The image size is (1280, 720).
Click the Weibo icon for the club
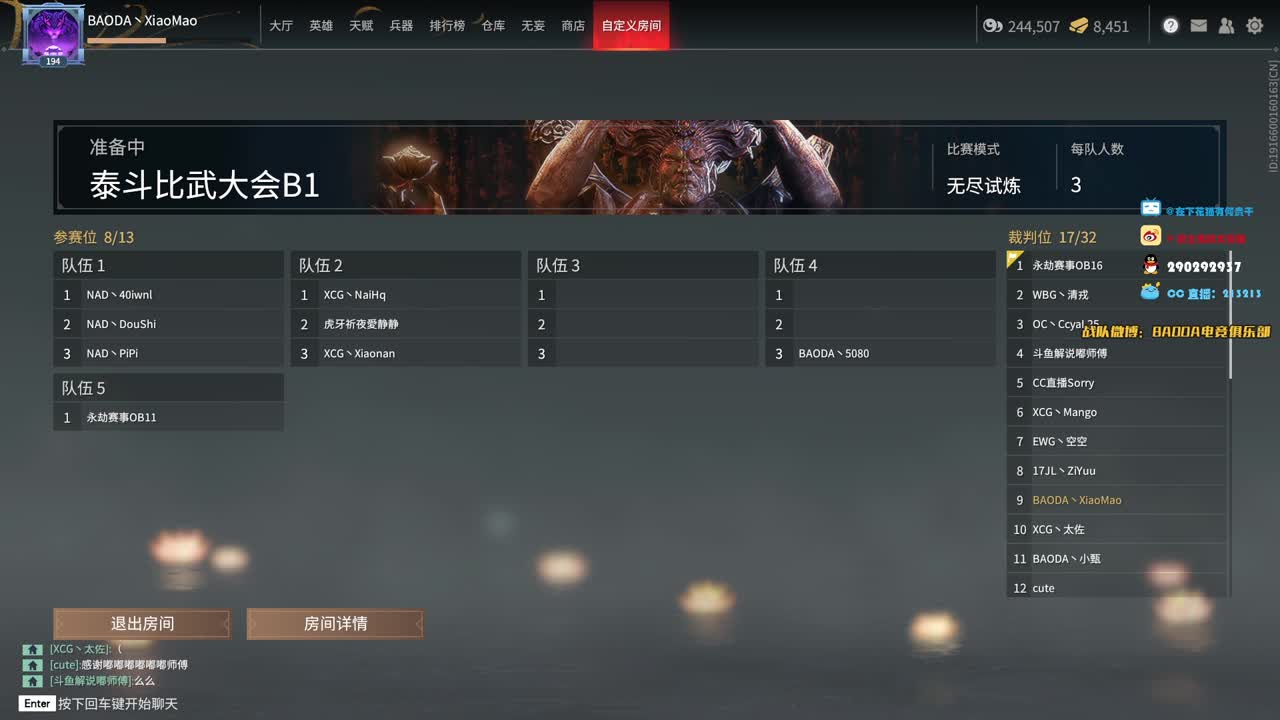pyautogui.click(x=1149, y=235)
